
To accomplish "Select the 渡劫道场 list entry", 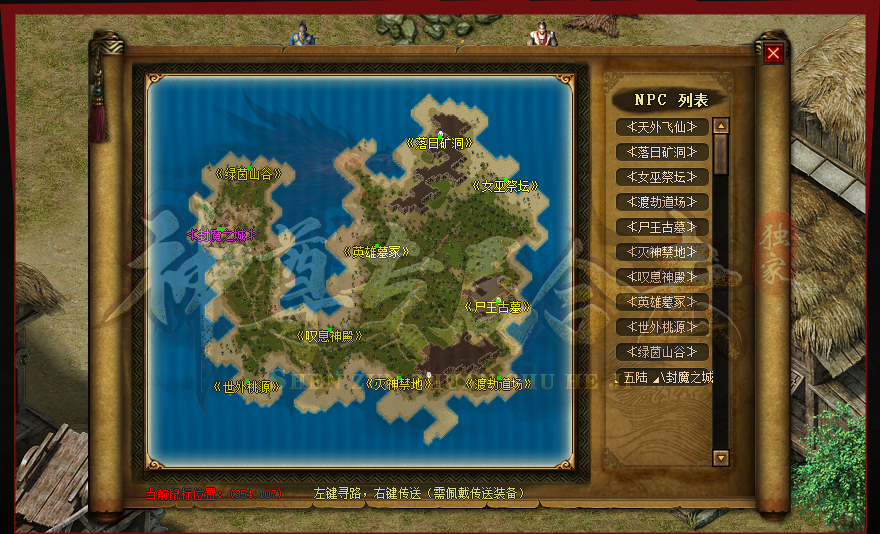I will click(x=662, y=202).
